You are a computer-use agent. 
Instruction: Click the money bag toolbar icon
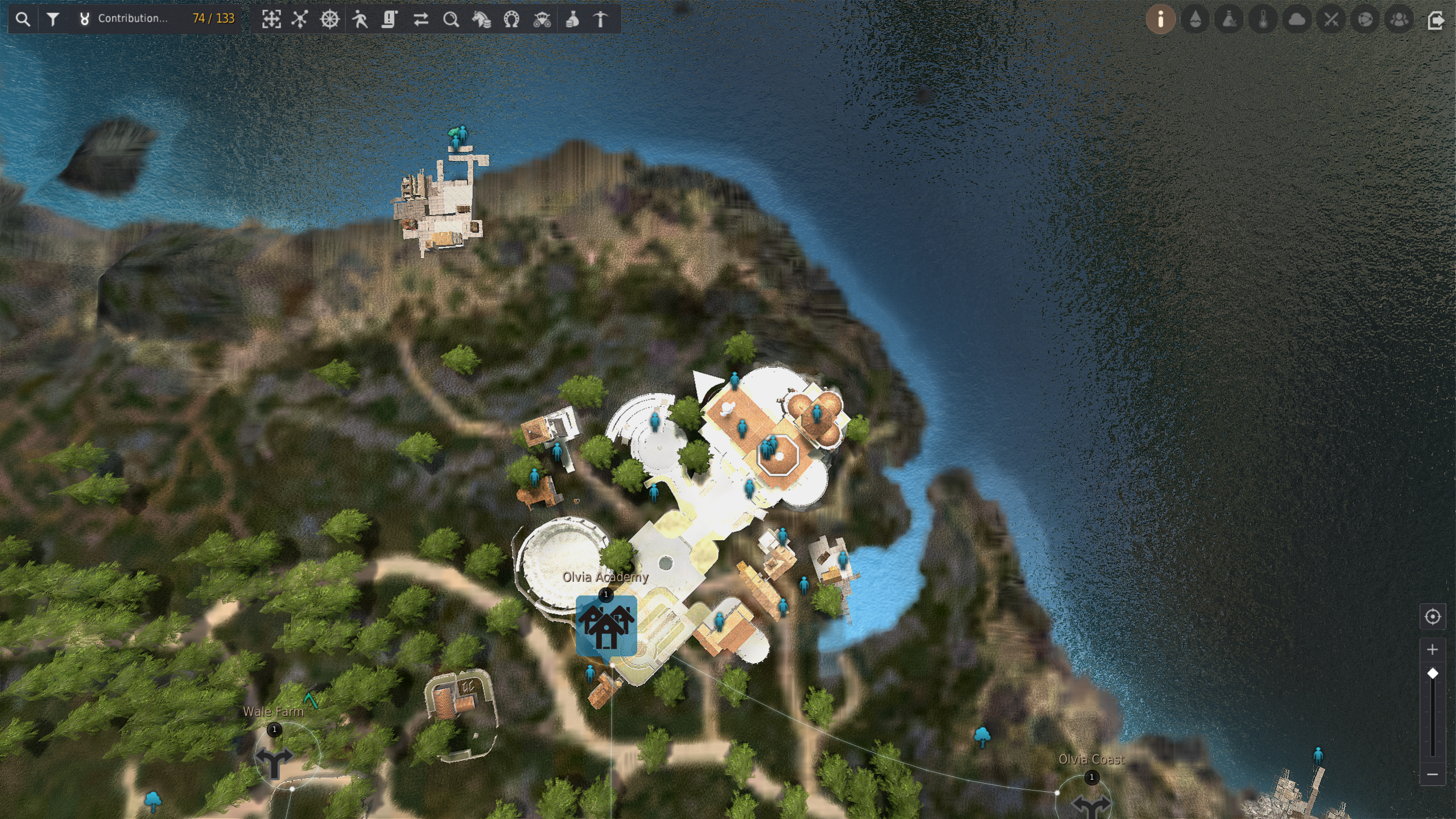coord(572,19)
